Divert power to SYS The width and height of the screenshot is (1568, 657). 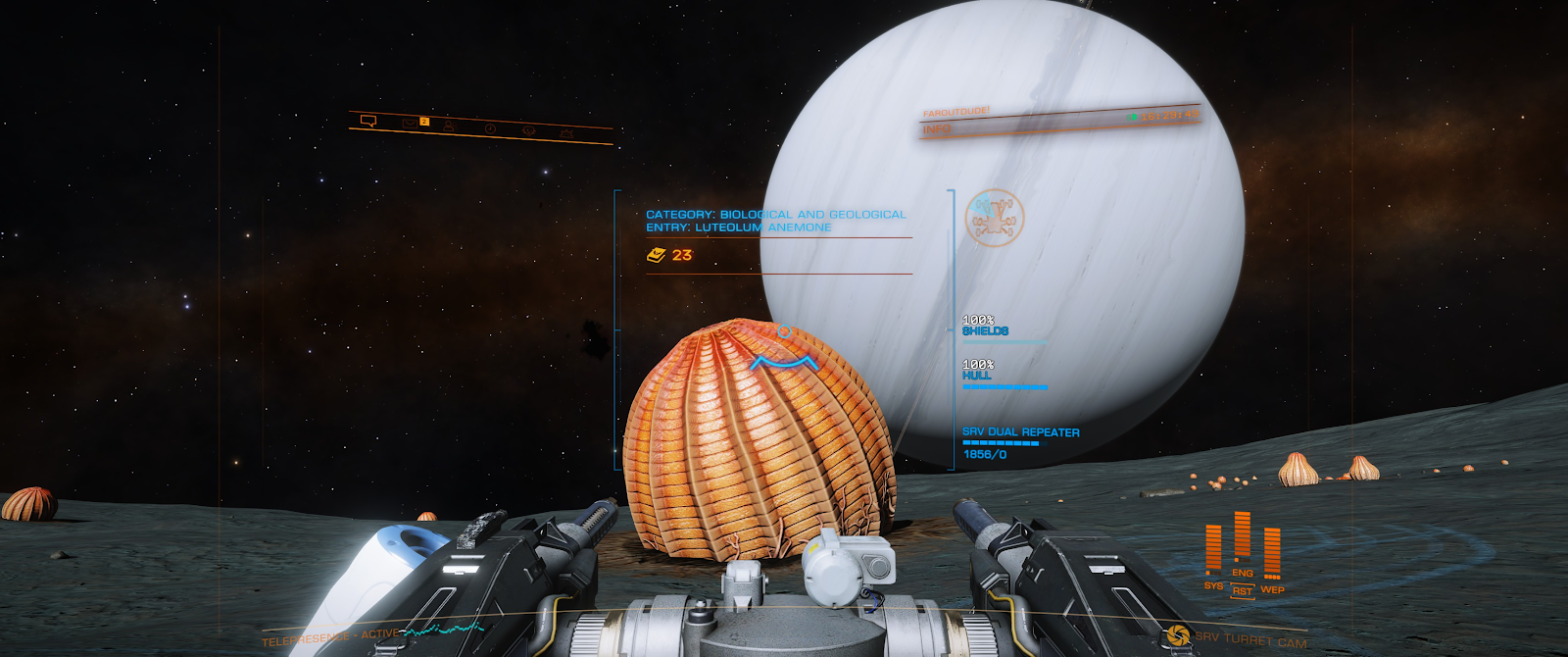pos(1213,585)
